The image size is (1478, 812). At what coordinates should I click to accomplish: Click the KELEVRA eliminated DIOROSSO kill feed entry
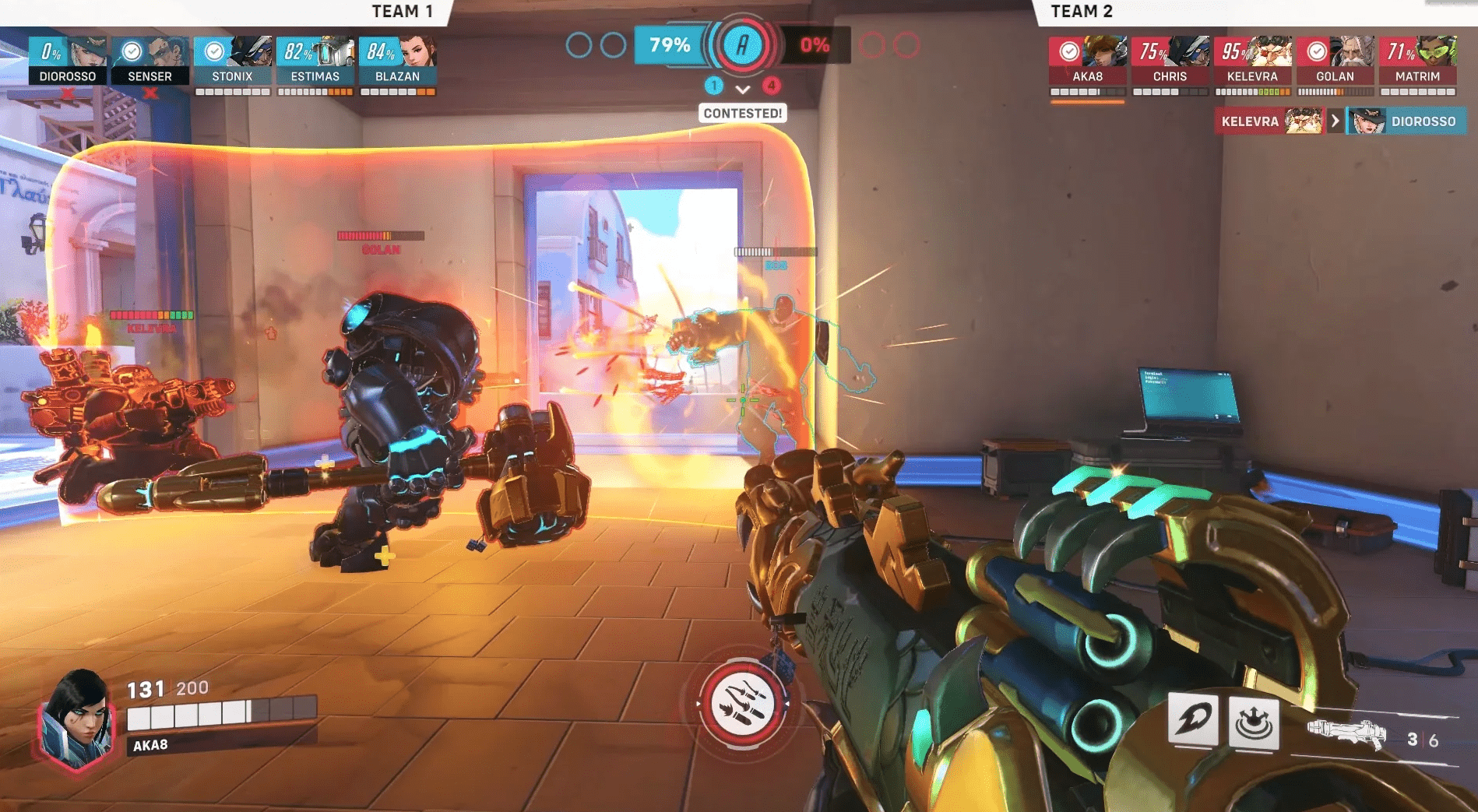[x=1339, y=121]
